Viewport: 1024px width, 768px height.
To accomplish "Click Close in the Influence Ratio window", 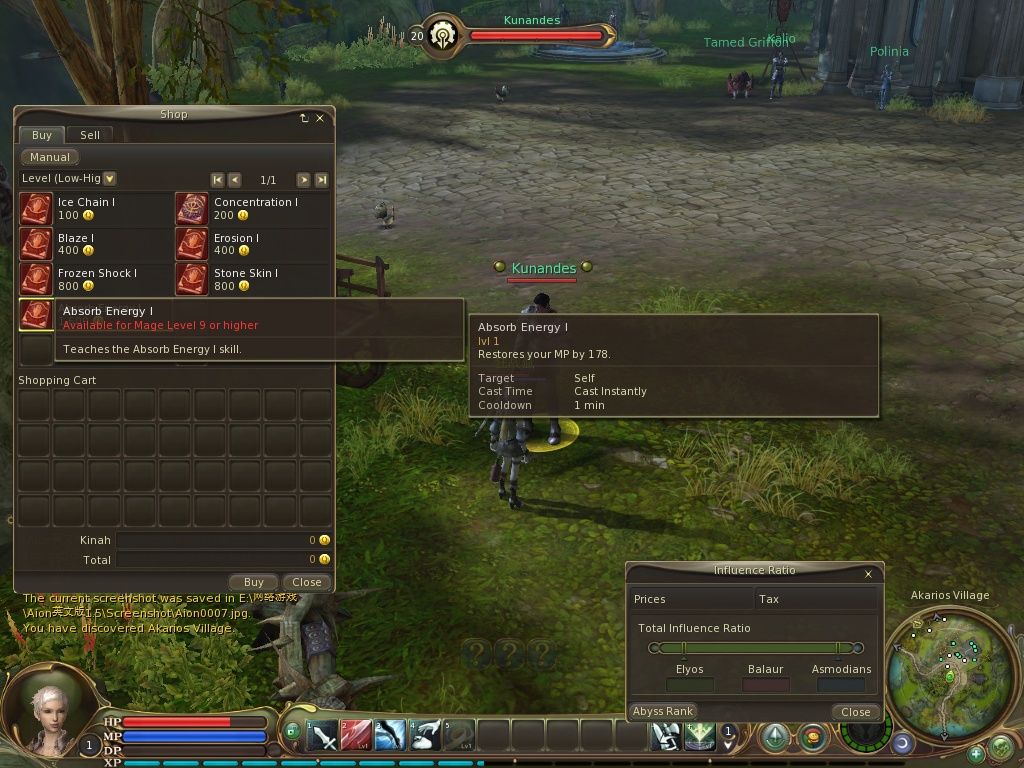I will 855,712.
